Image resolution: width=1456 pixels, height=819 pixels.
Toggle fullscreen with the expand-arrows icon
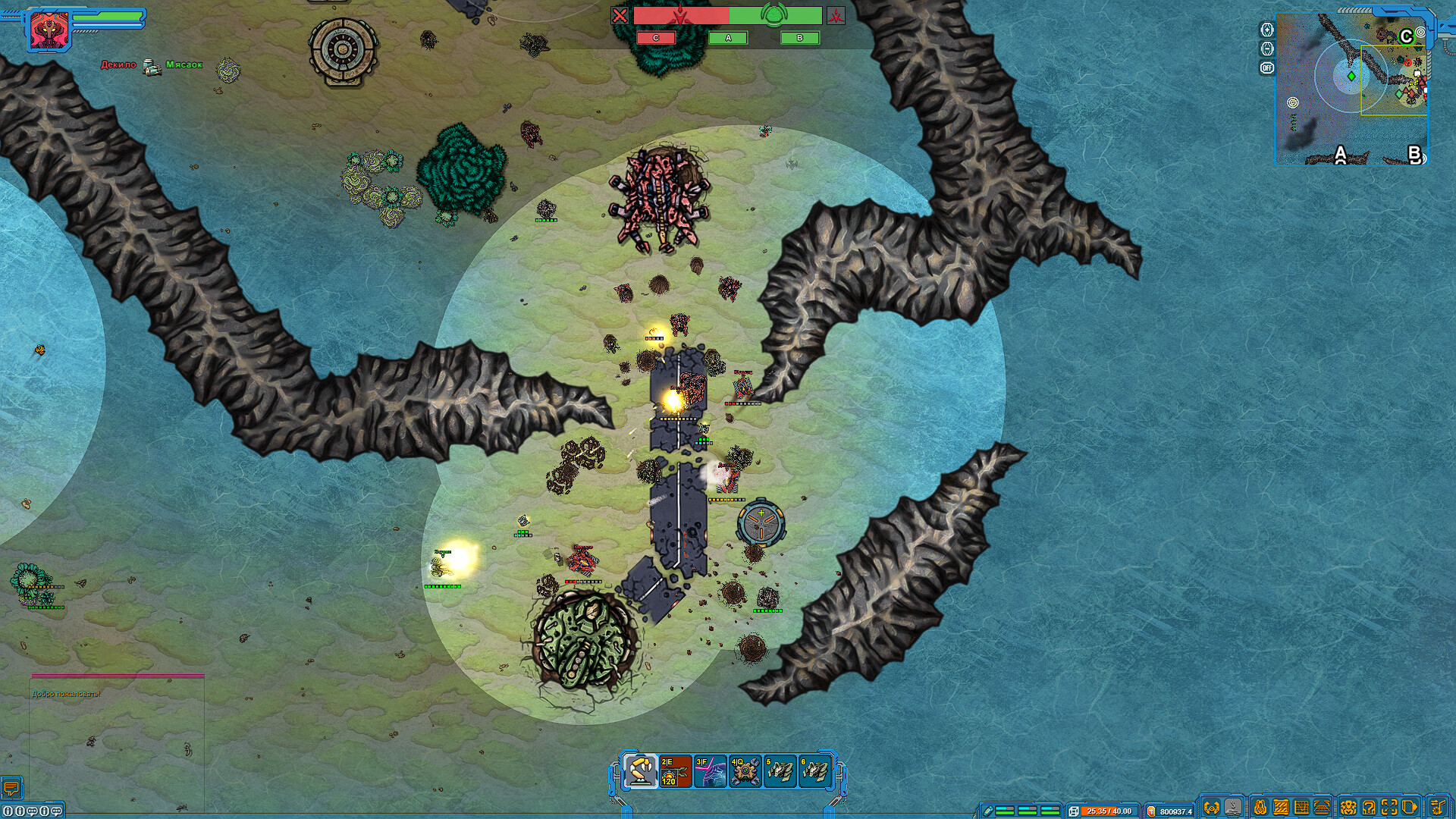tap(1389, 807)
